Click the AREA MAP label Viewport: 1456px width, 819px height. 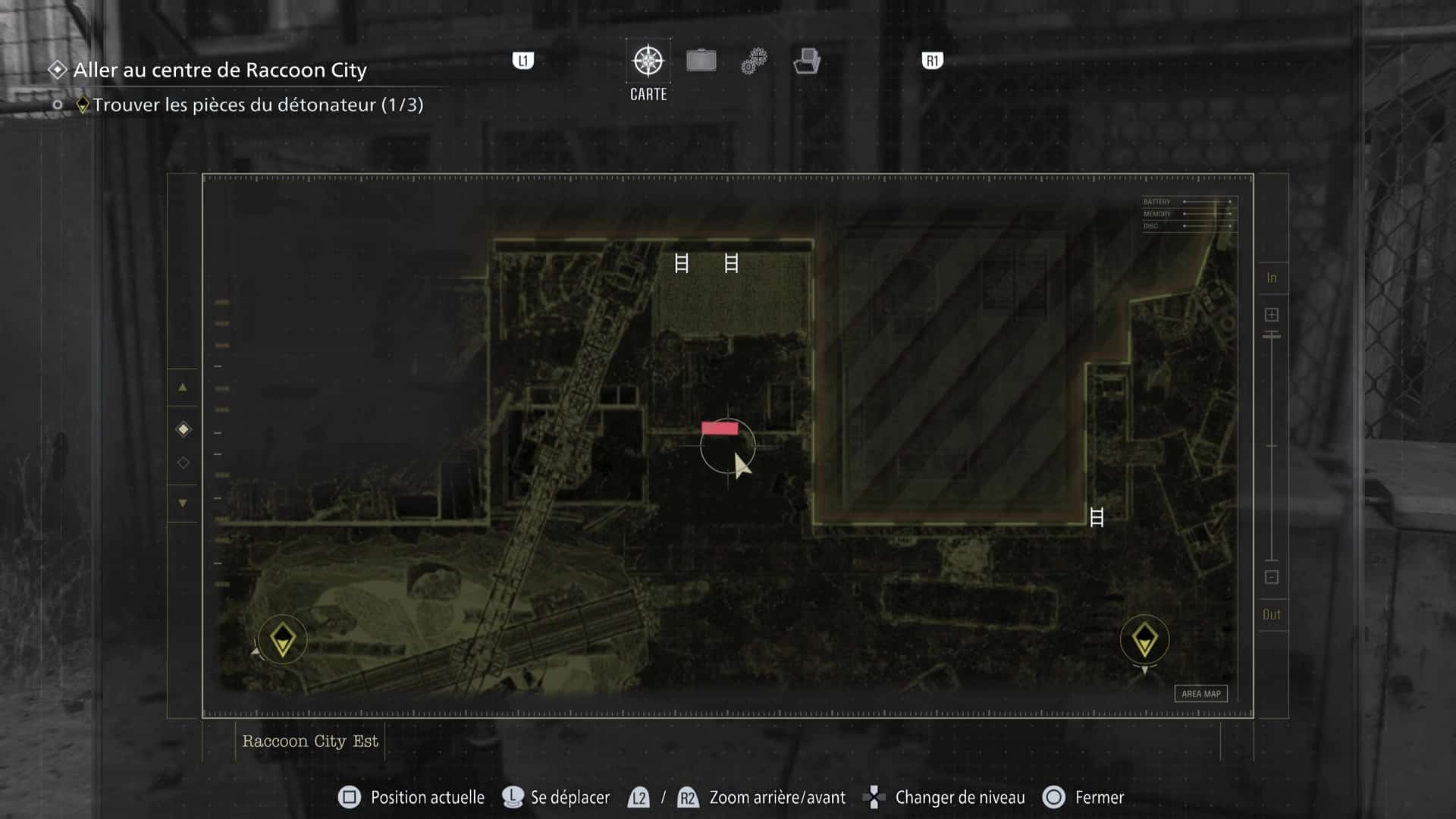(1201, 693)
